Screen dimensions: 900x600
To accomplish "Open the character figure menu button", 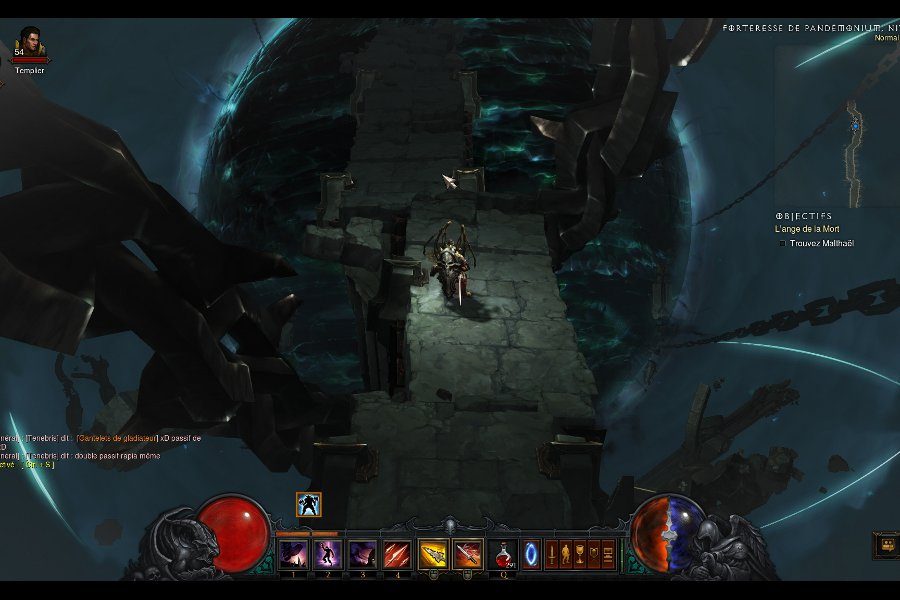I will click(565, 553).
